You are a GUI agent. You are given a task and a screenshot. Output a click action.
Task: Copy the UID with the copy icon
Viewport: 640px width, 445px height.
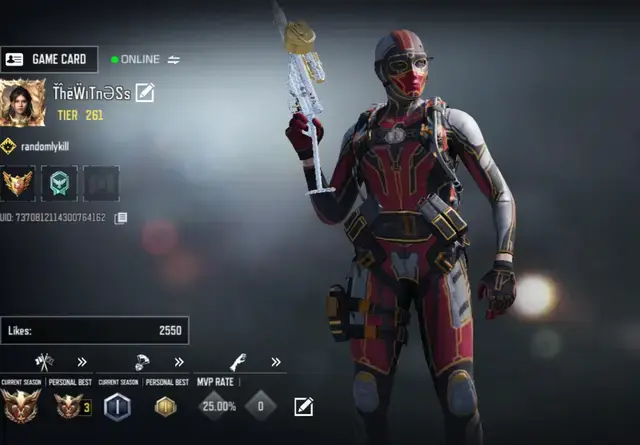tap(121, 218)
